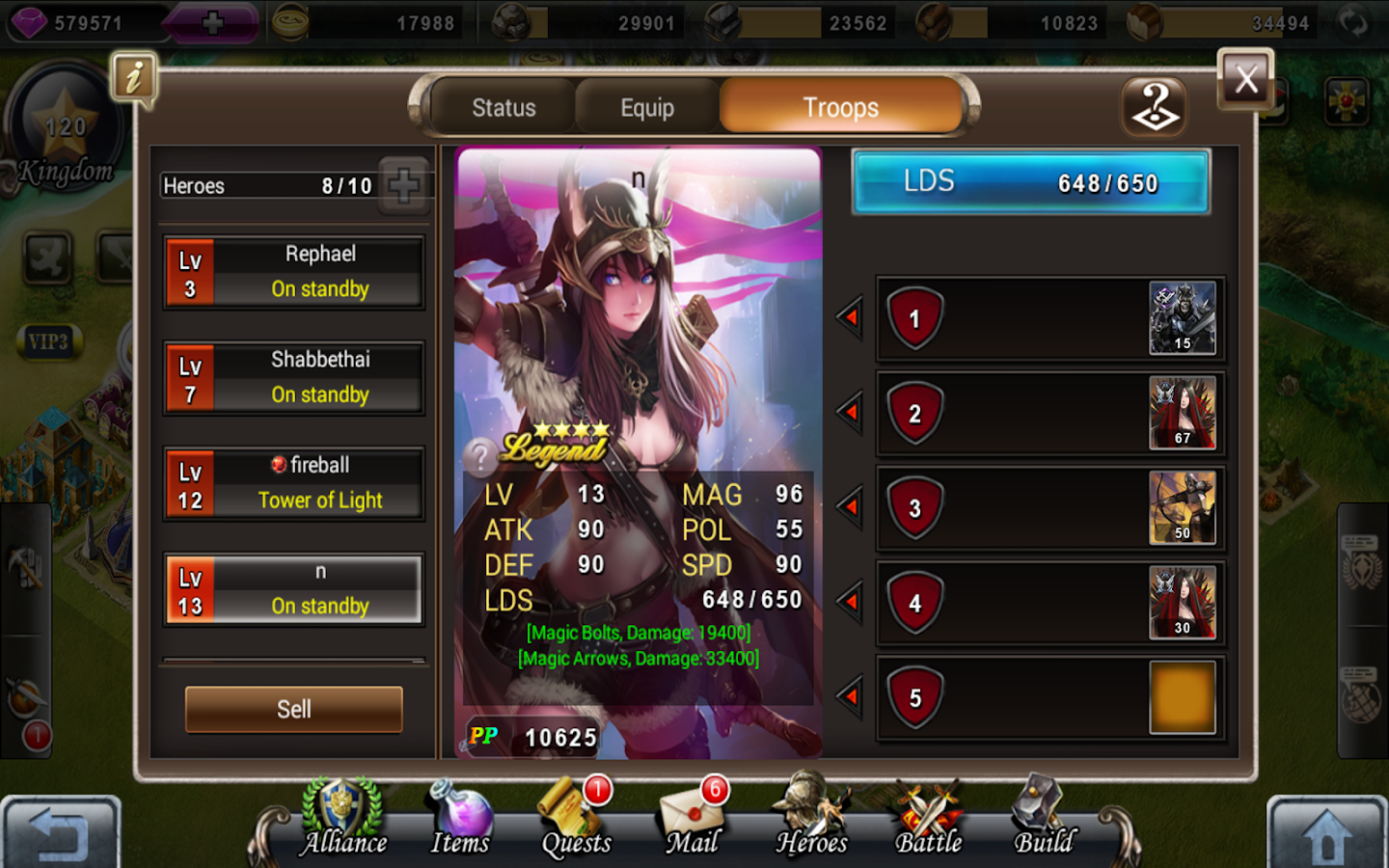Screen dimensions: 1389x868
Task: Add a hero slot with plus button
Action: coord(403,184)
